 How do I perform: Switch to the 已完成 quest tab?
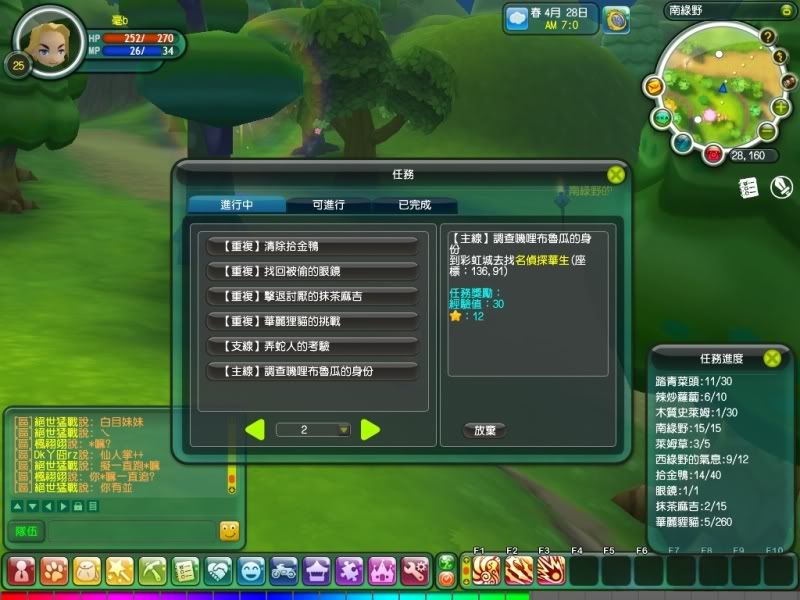point(413,204)
